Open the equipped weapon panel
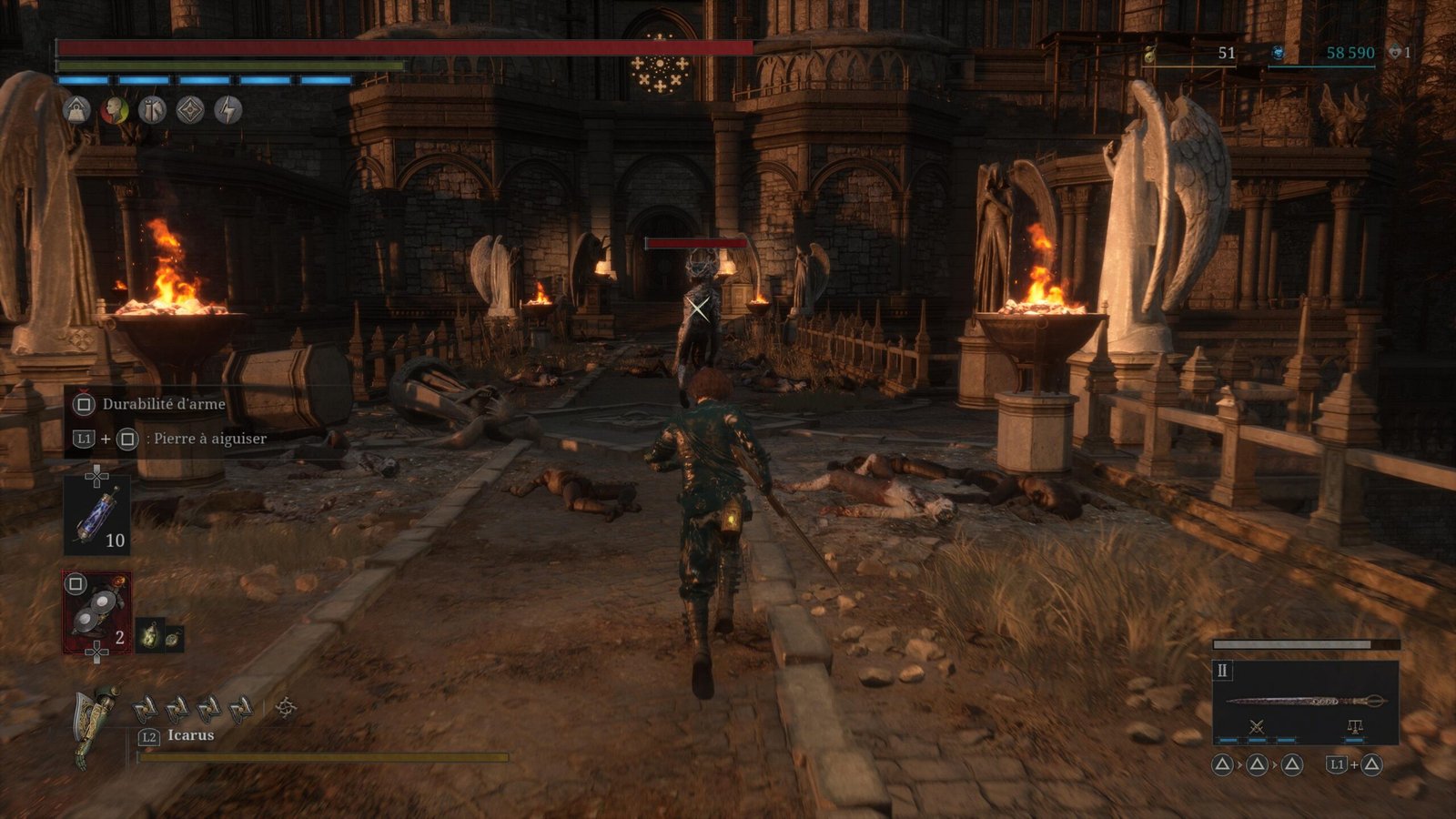1456x819 pixels. click(1305, 702)
